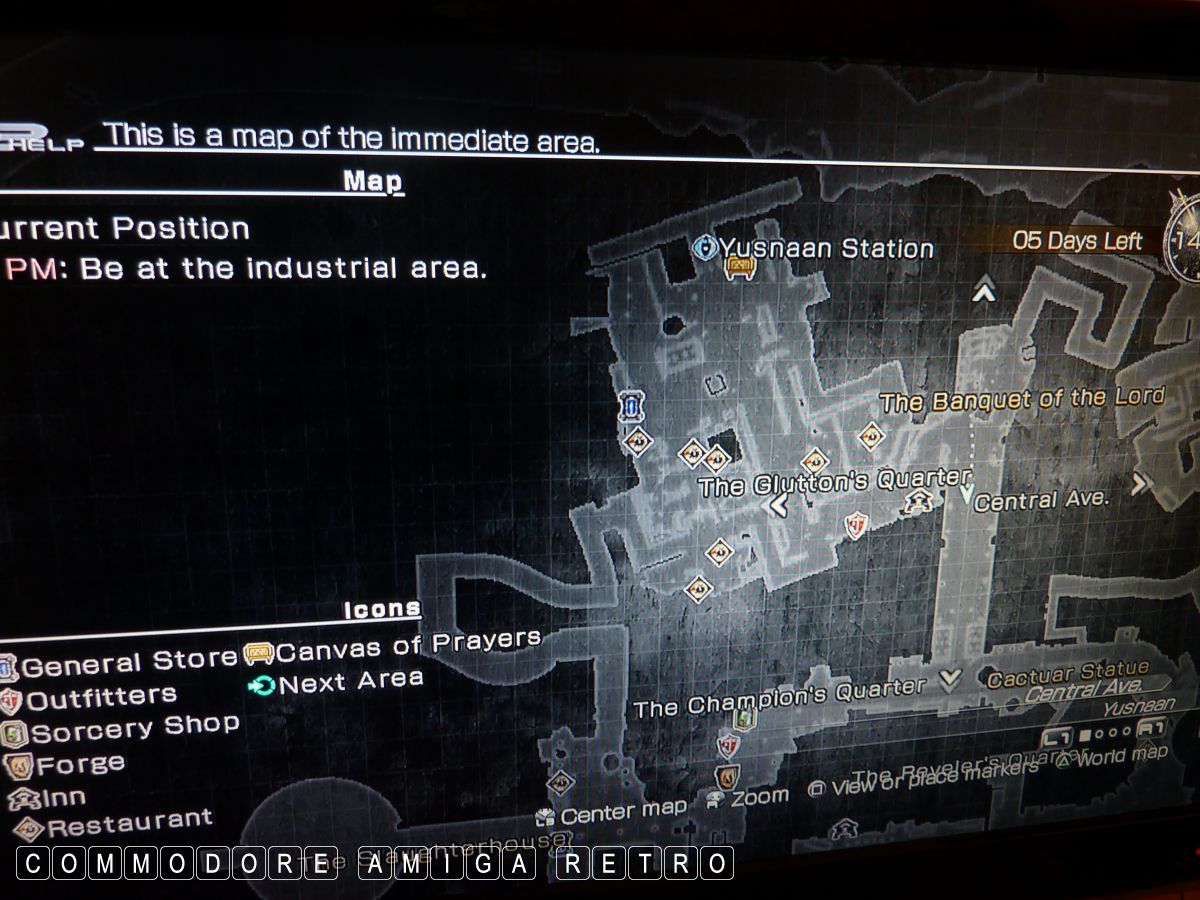Select the blue General Store marker on the map

(630, 406)
